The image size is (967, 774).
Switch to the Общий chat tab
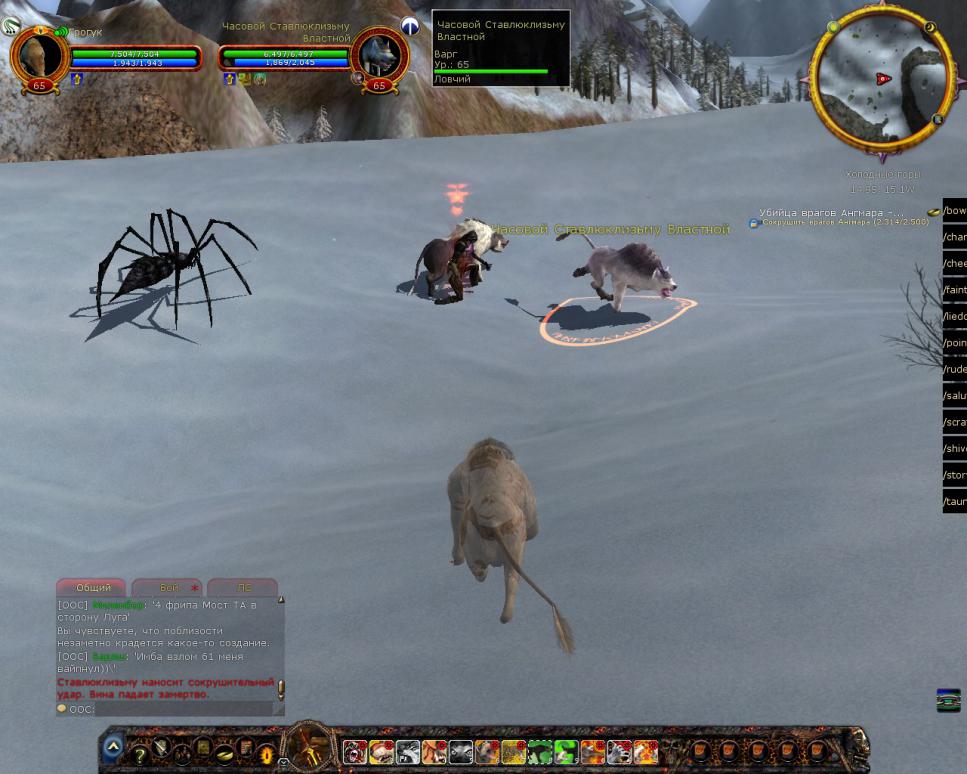coord(92,588)
